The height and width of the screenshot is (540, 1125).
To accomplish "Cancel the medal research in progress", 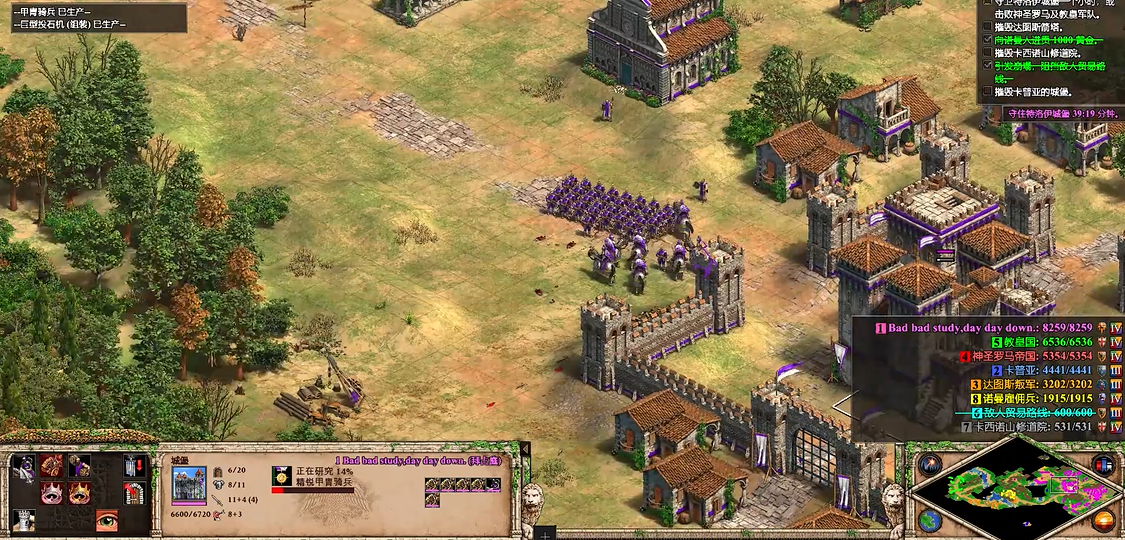I will pyautogui.click(x=281, y=476).
